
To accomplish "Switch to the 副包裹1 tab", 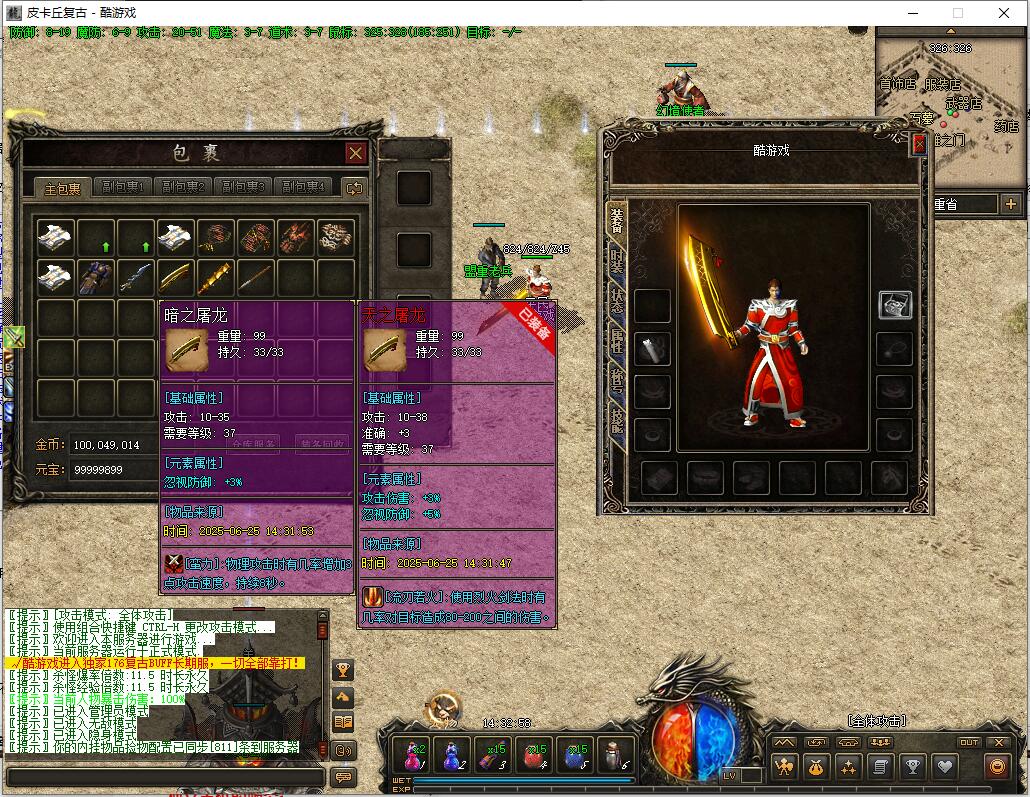I will [x=125, y=187].
